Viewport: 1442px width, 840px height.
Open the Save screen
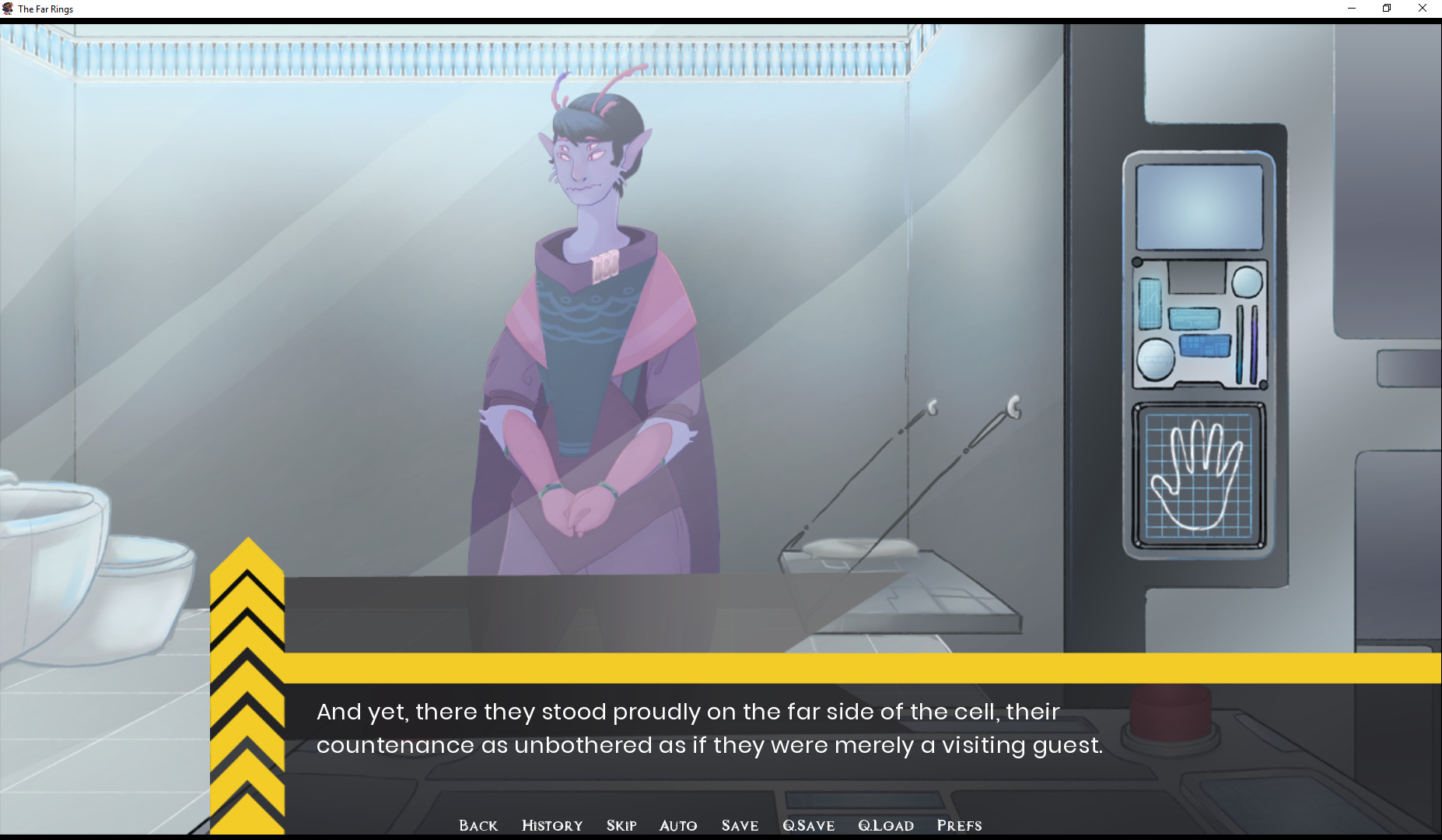point(740,826)
